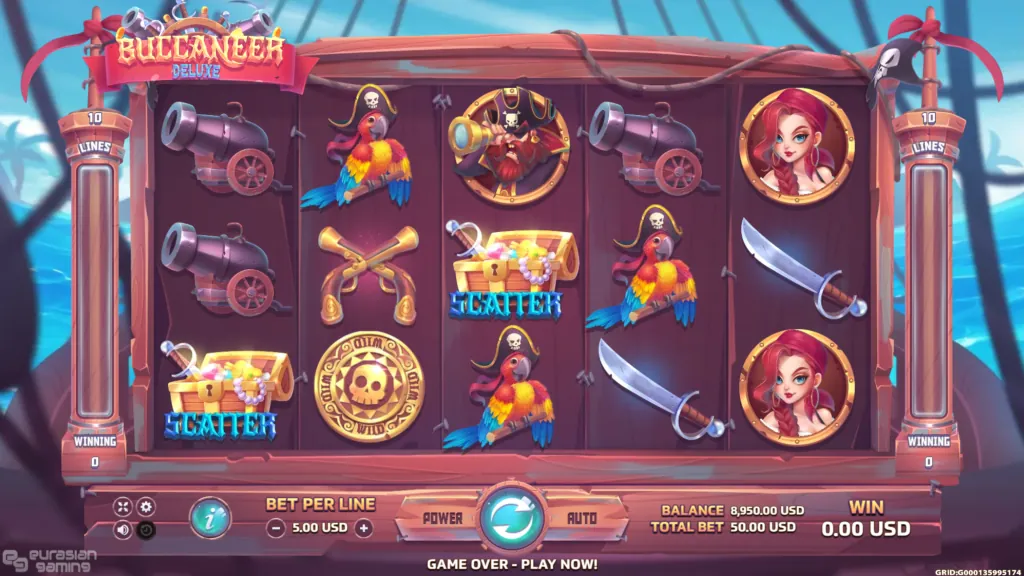
Task: Start AUTO spin mode
Action: point(582,519)
